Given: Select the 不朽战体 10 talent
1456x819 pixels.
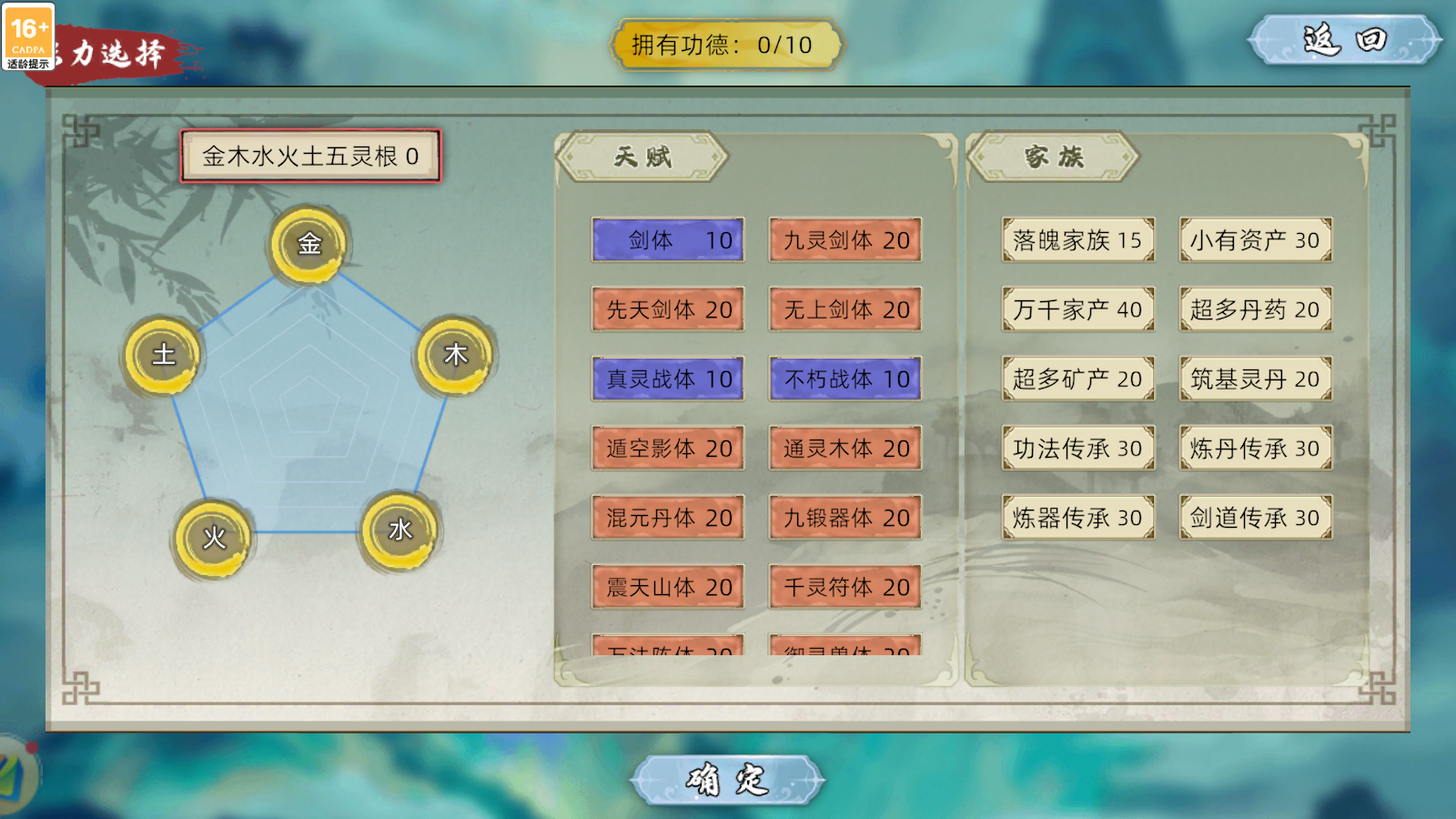Looking at the screenshot, I should (845, 379).
